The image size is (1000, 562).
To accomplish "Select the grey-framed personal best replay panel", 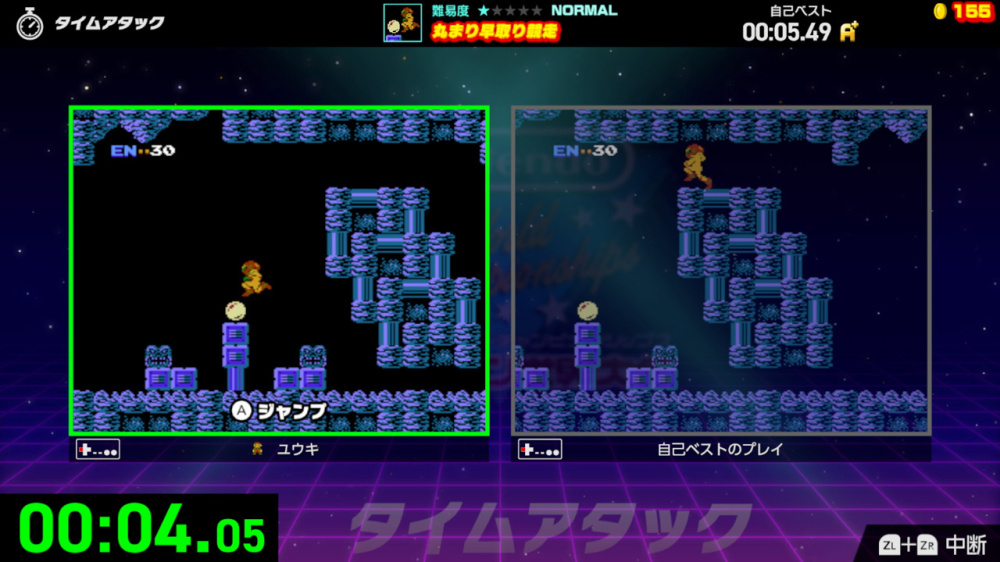I will click(x=721, y=270).
